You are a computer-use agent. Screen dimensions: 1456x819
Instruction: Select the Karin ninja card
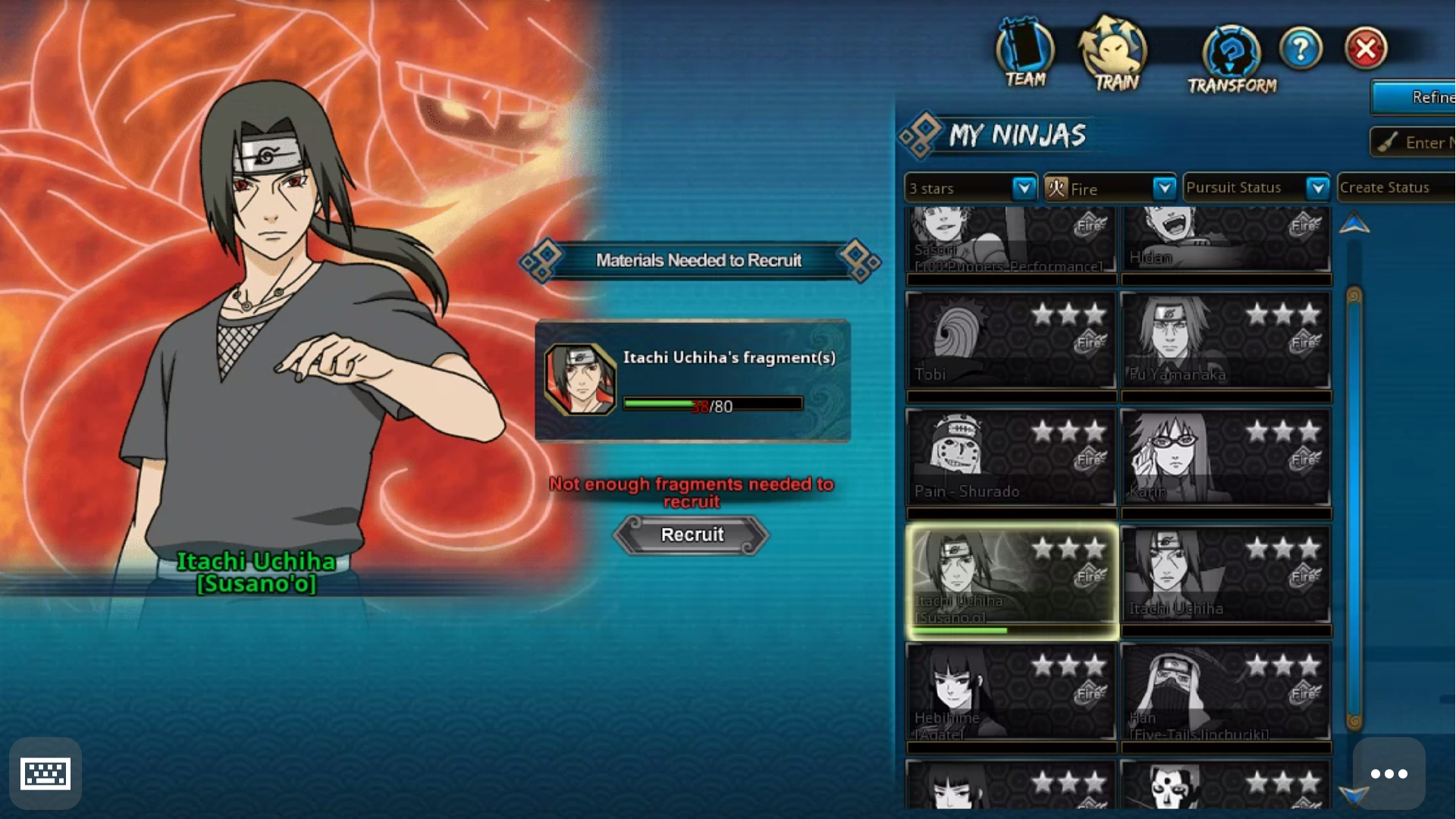[1225, 458]
